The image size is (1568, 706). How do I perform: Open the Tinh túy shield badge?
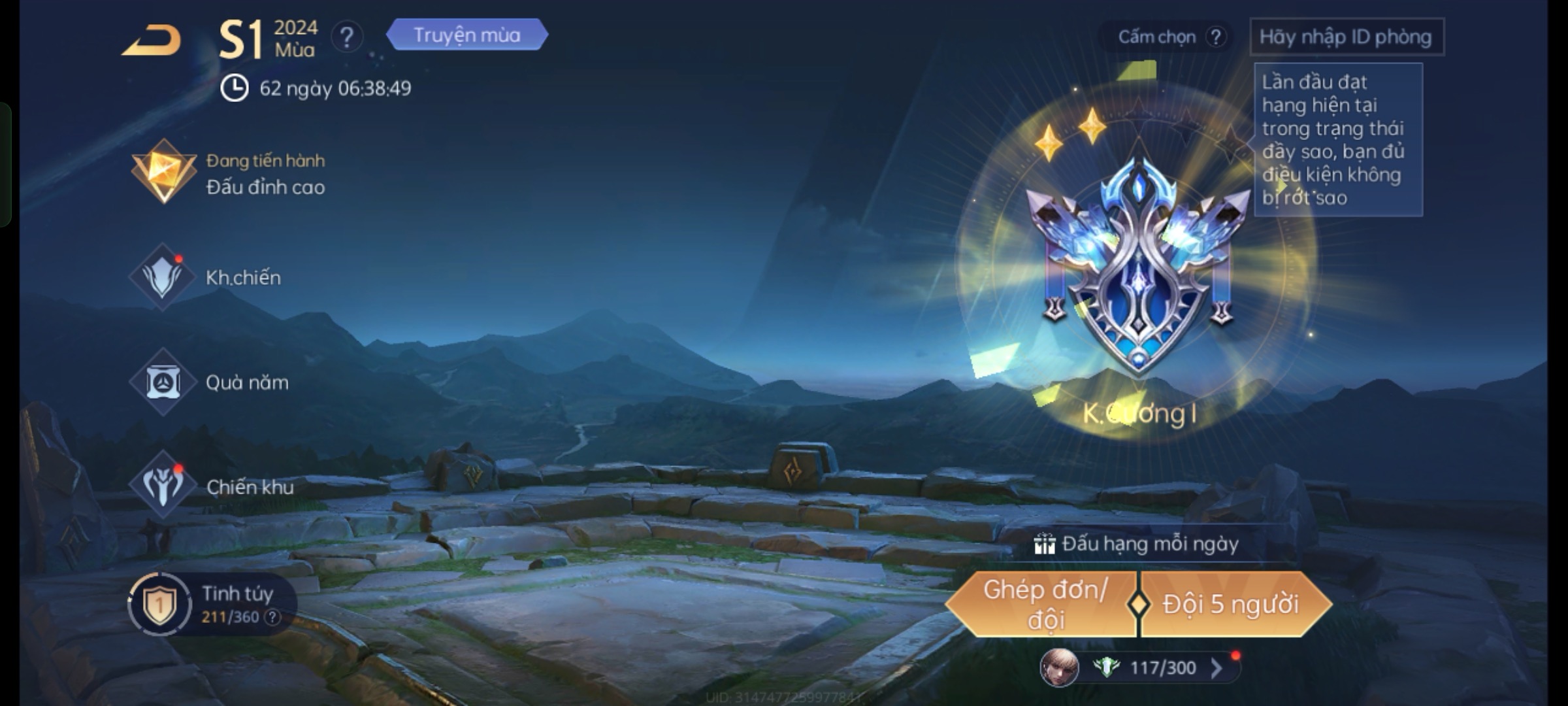[x=159, y=604]
